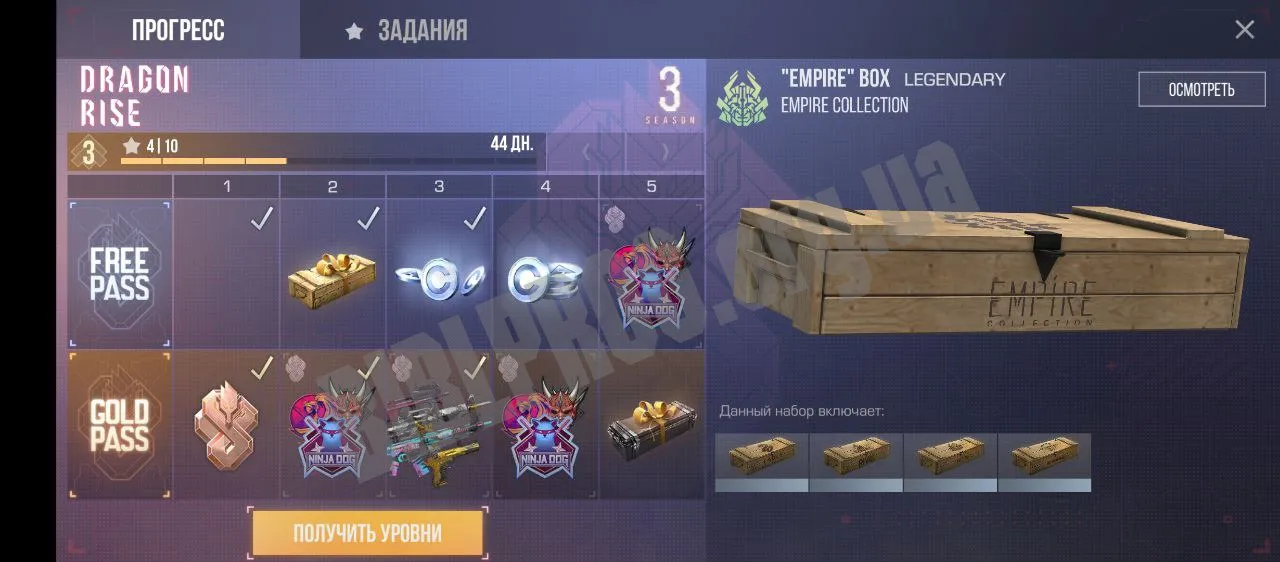This screenshot has height=562, width=1280.
Task: Choose Gold Pass level 2 Ninja Dog sticker
Action: pyautogui.click(x=332, y=425)
